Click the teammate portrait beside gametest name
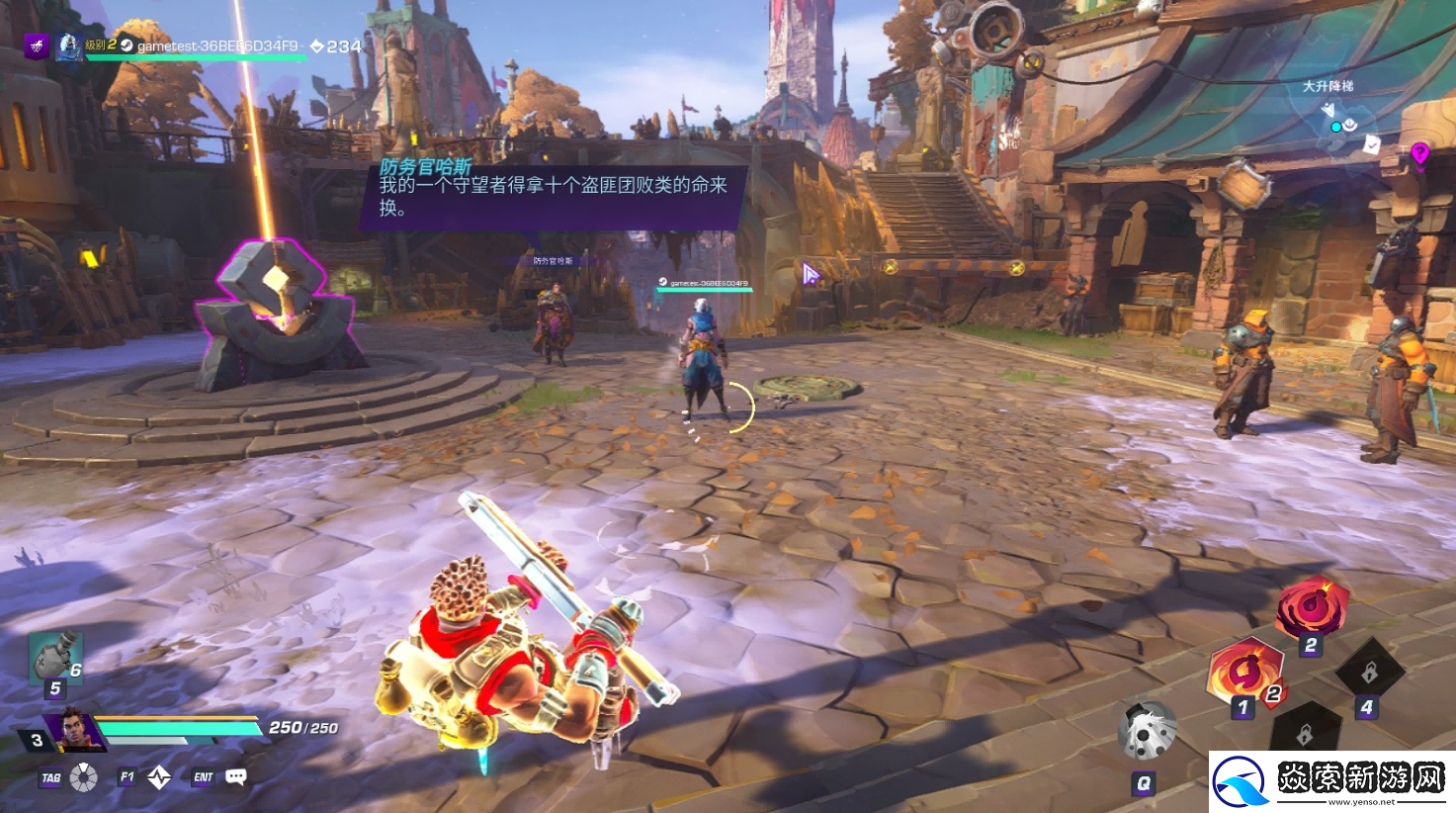1456x813 pixels. pyautogui.click(x=68, y=45)
